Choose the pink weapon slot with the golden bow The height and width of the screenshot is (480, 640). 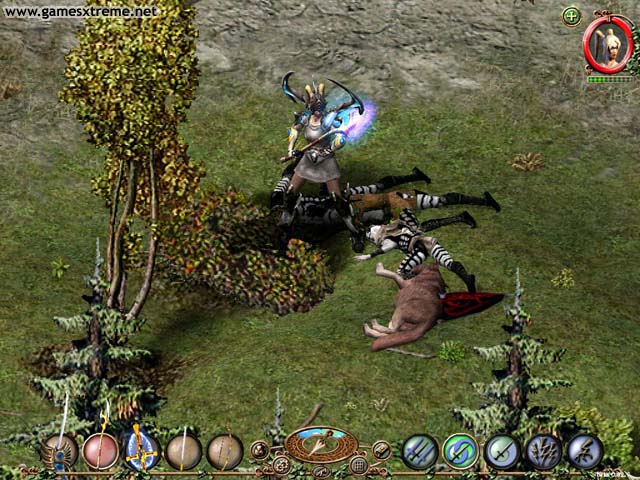(101, 451)
